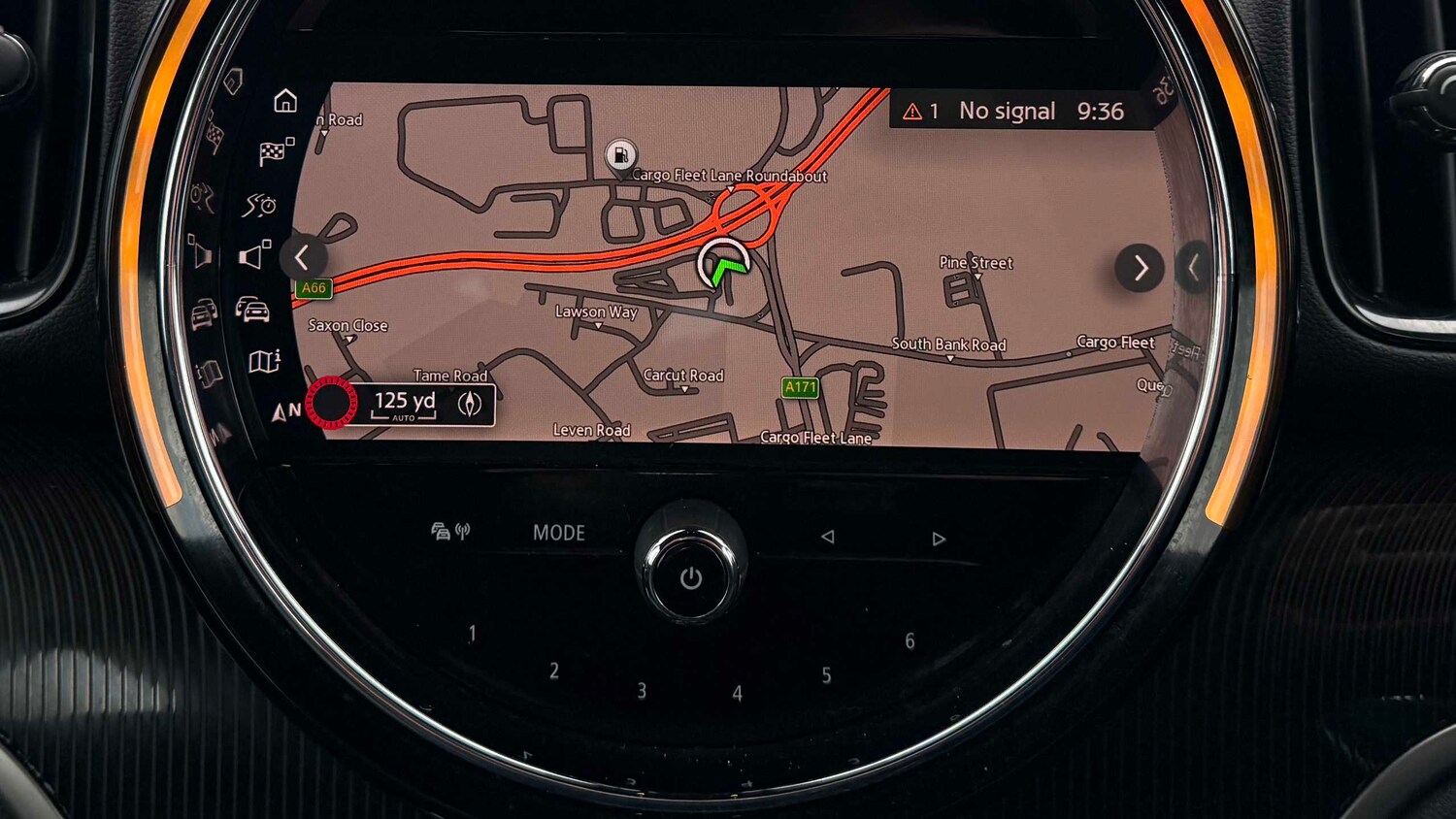This screenshot has height=819, width=1456.
Task: Skip forward with the right triangle button
Action: (939, 539)
